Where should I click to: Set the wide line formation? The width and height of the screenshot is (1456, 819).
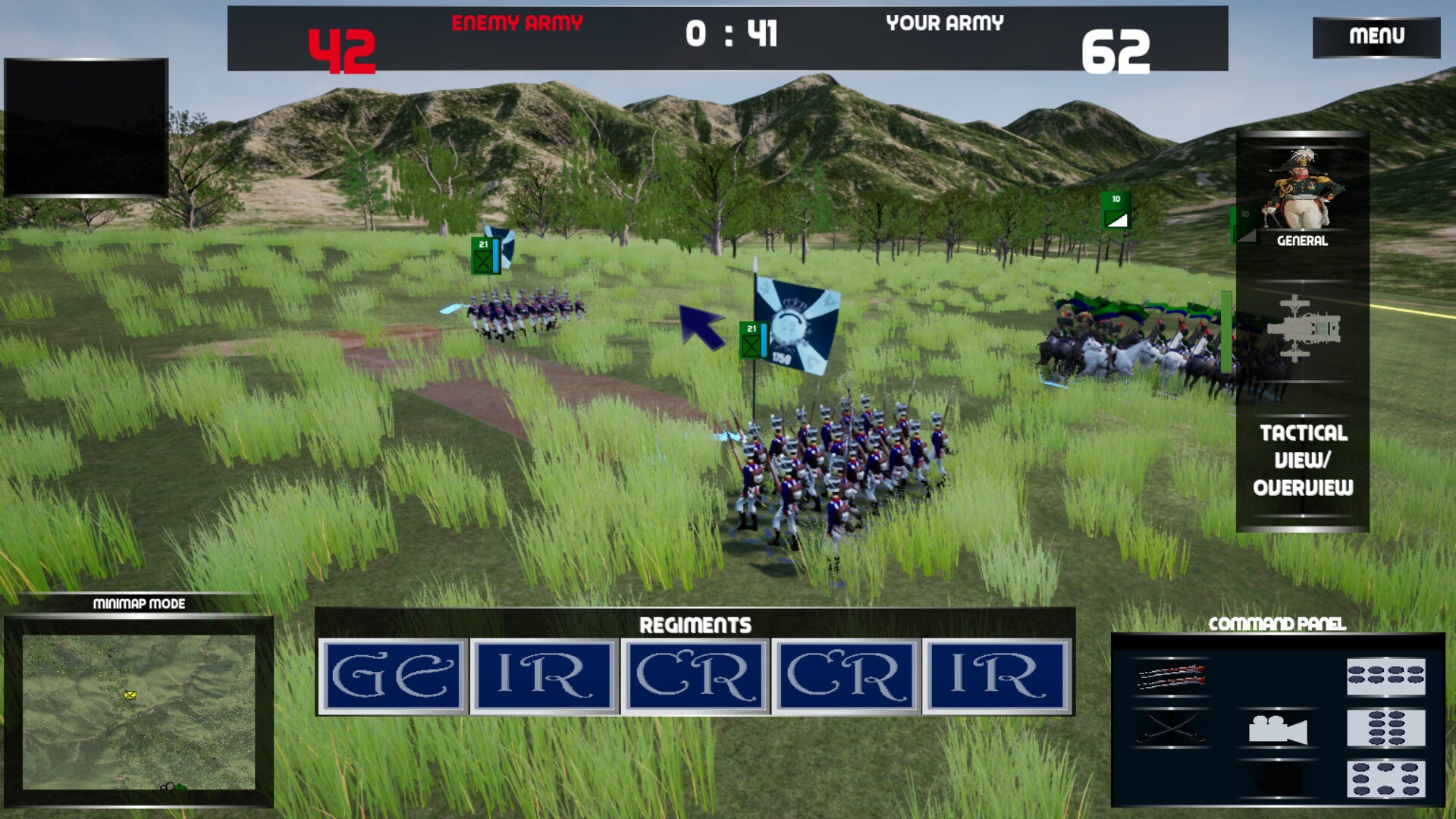tap(1385, 676)
